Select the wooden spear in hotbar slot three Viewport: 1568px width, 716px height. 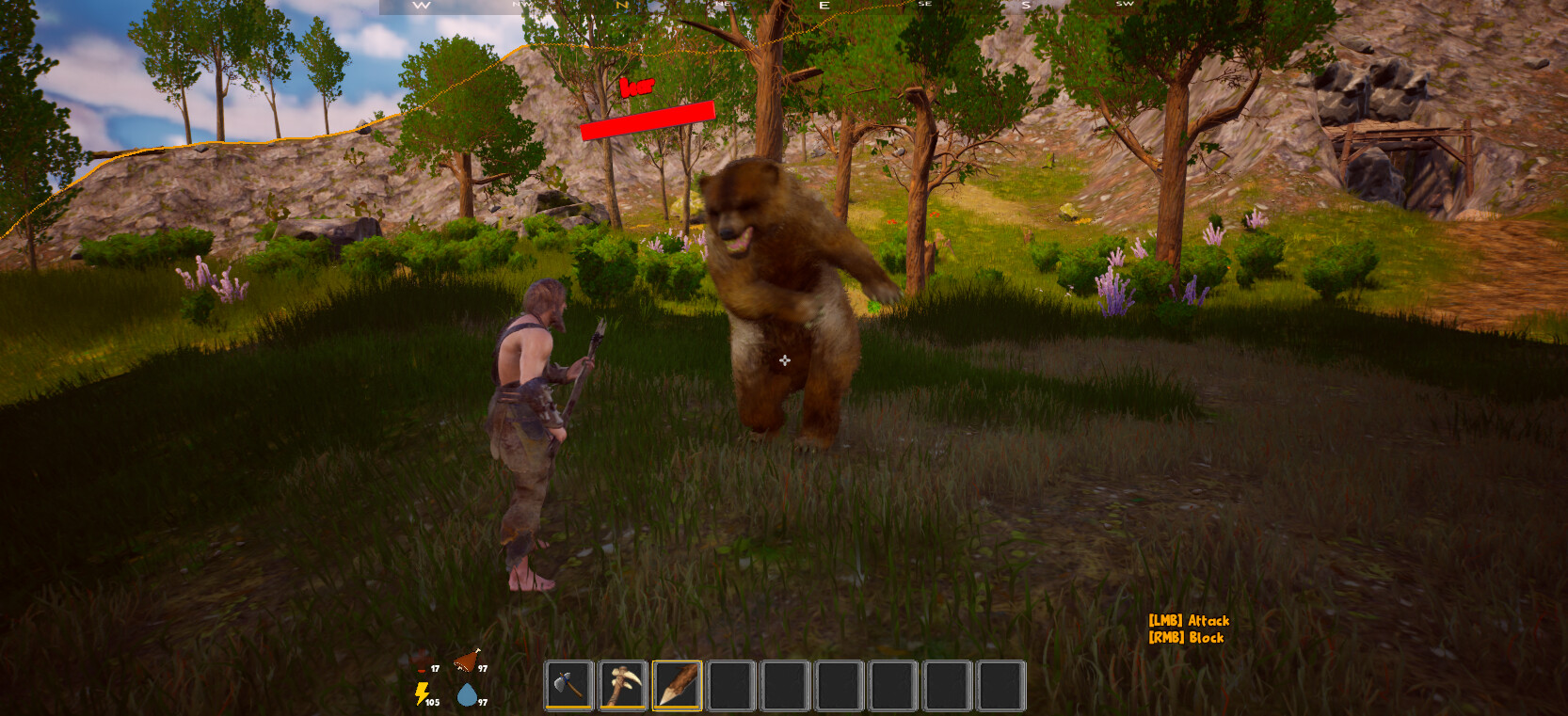(x=677, y=685)
